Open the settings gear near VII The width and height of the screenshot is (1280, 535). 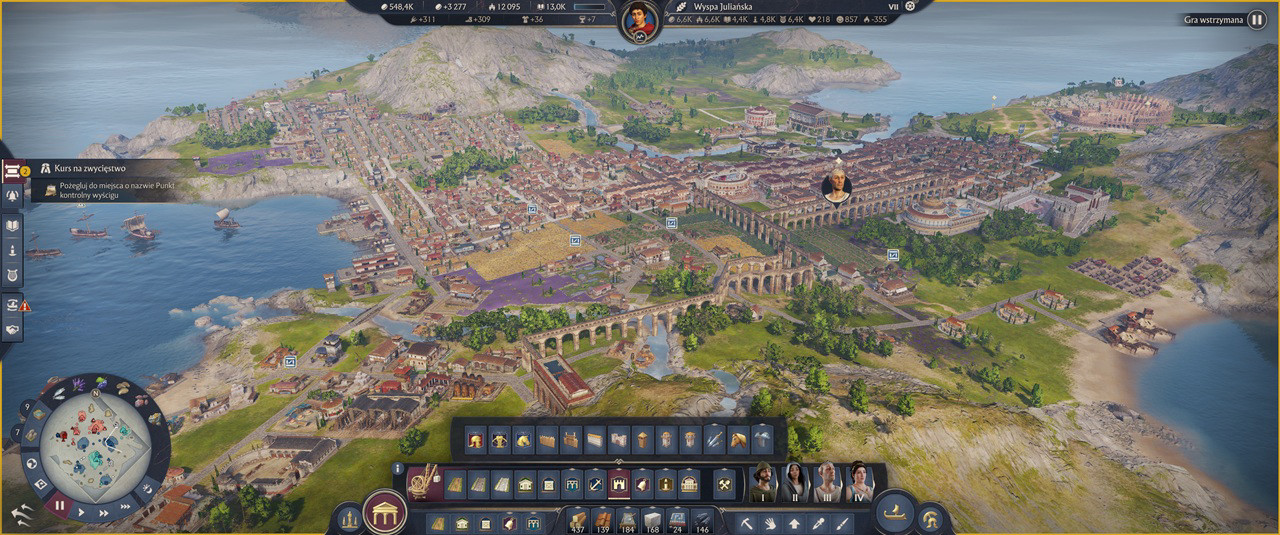point(910,6)
